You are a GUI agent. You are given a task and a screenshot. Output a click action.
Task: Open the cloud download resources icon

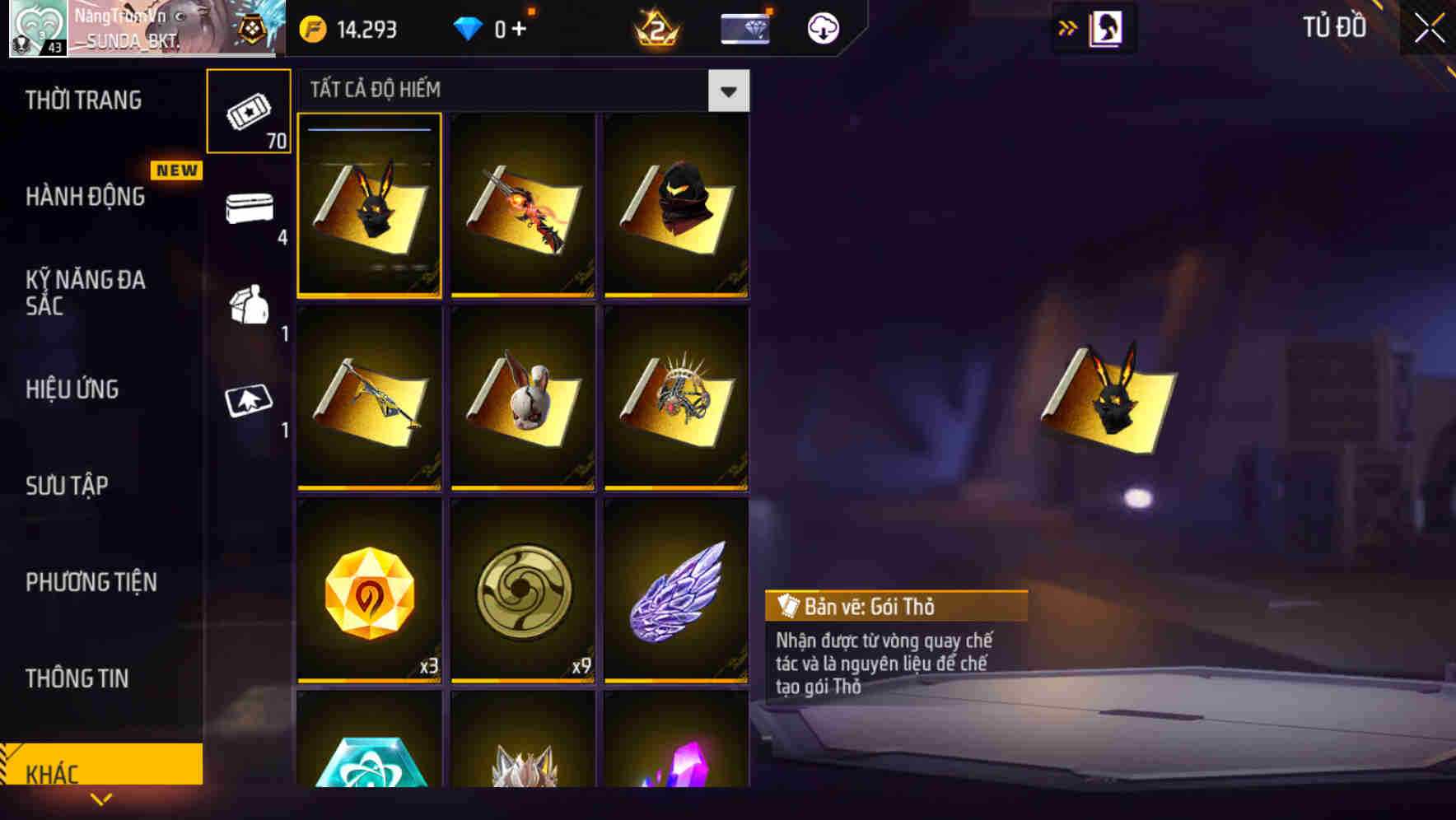(824, 27)
